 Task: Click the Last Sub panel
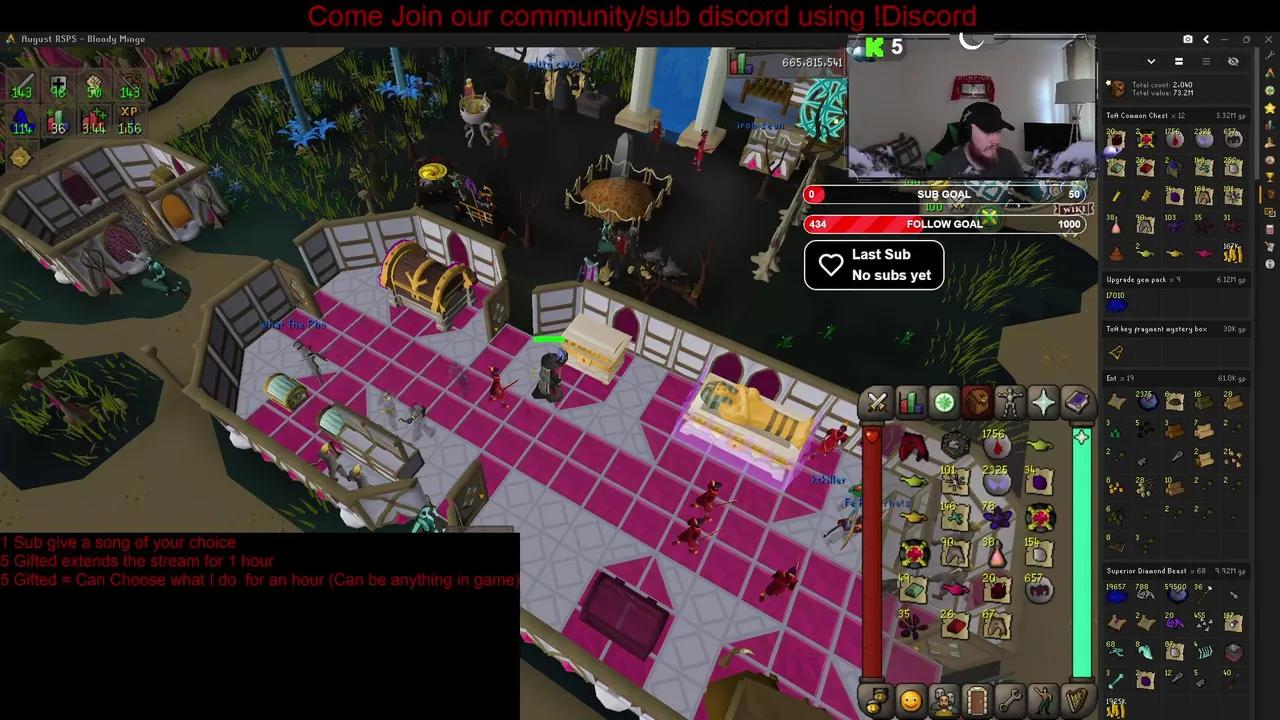[x=873, y=264]
